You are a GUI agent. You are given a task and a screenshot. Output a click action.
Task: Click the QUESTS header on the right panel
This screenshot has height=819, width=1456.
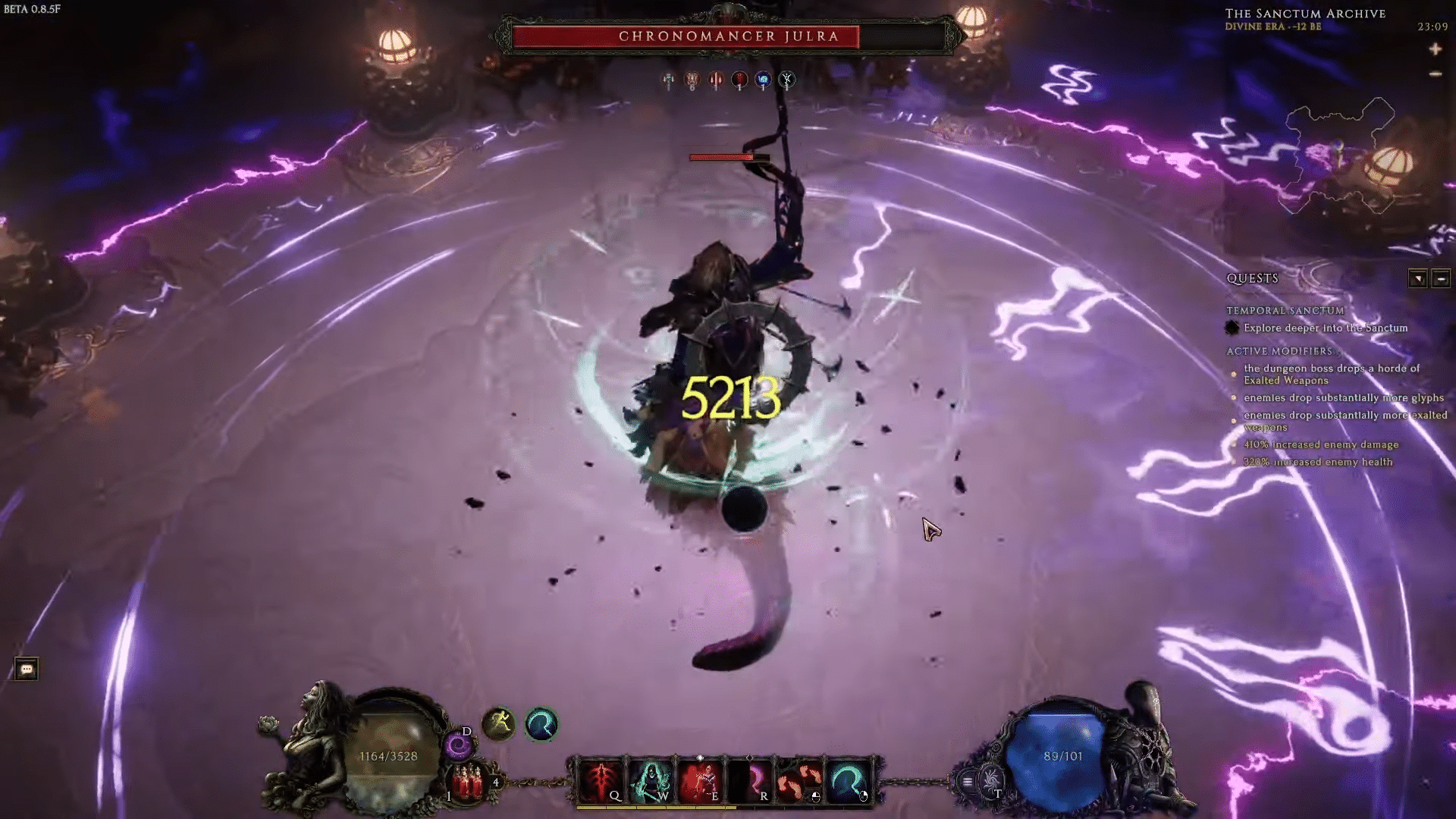(x=1251, y=278)
